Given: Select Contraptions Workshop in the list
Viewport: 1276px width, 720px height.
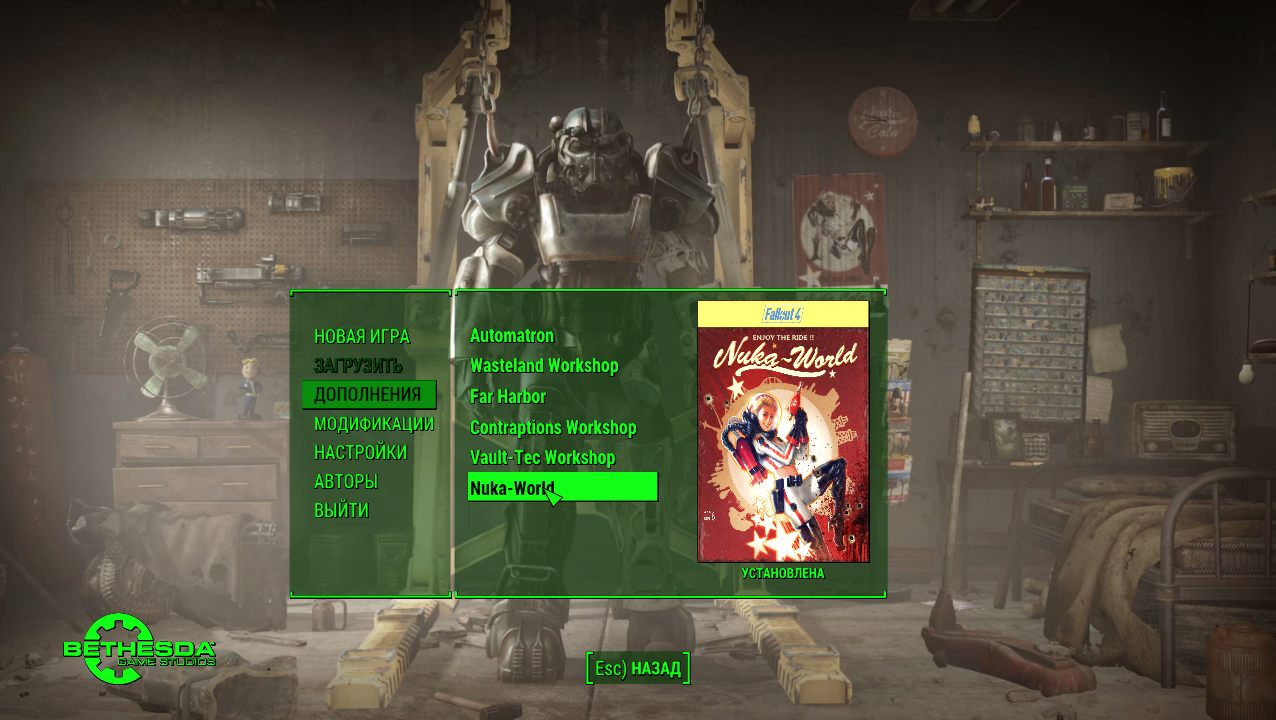Looking at the screenshot, I should 553,428.
